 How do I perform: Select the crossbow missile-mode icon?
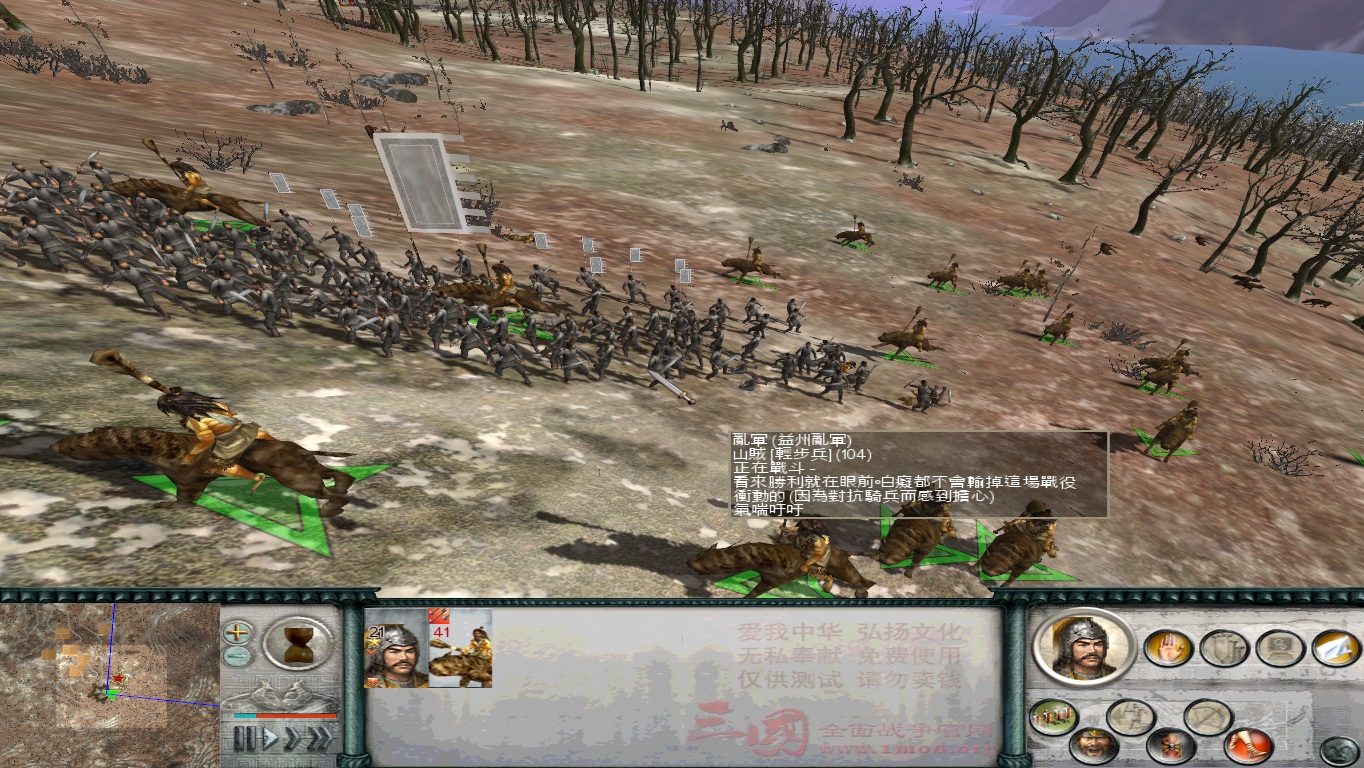1208,716
